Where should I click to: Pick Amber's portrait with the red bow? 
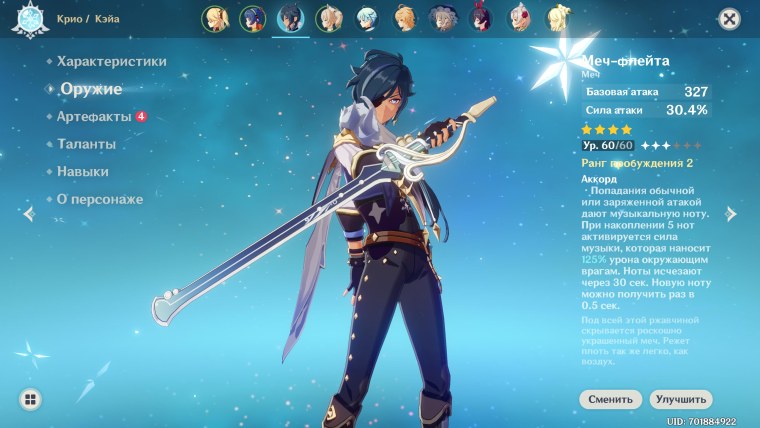481,18
